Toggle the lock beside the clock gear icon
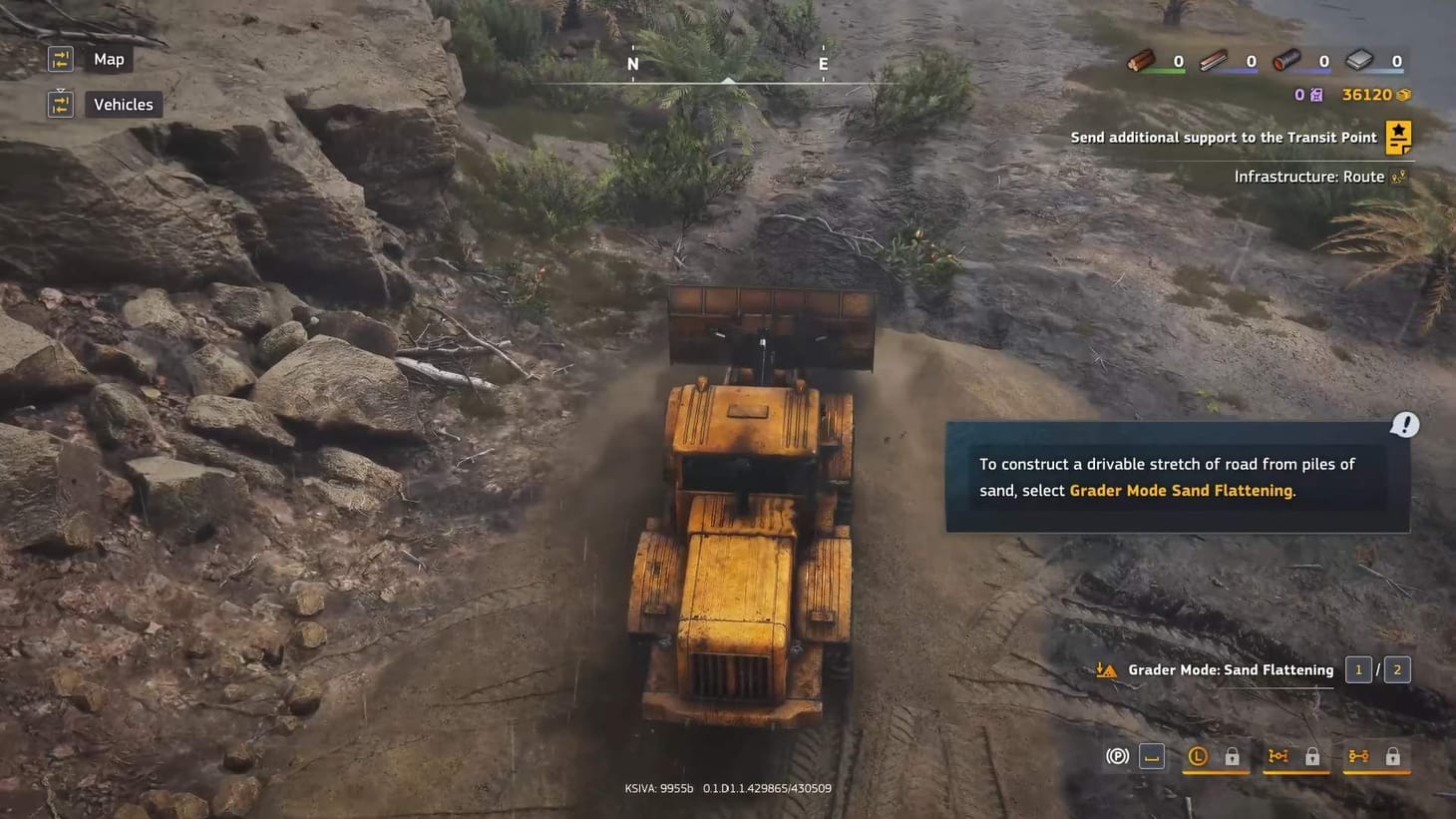1456x819 pixels. pyautogui.click(x=1233, y=756)
